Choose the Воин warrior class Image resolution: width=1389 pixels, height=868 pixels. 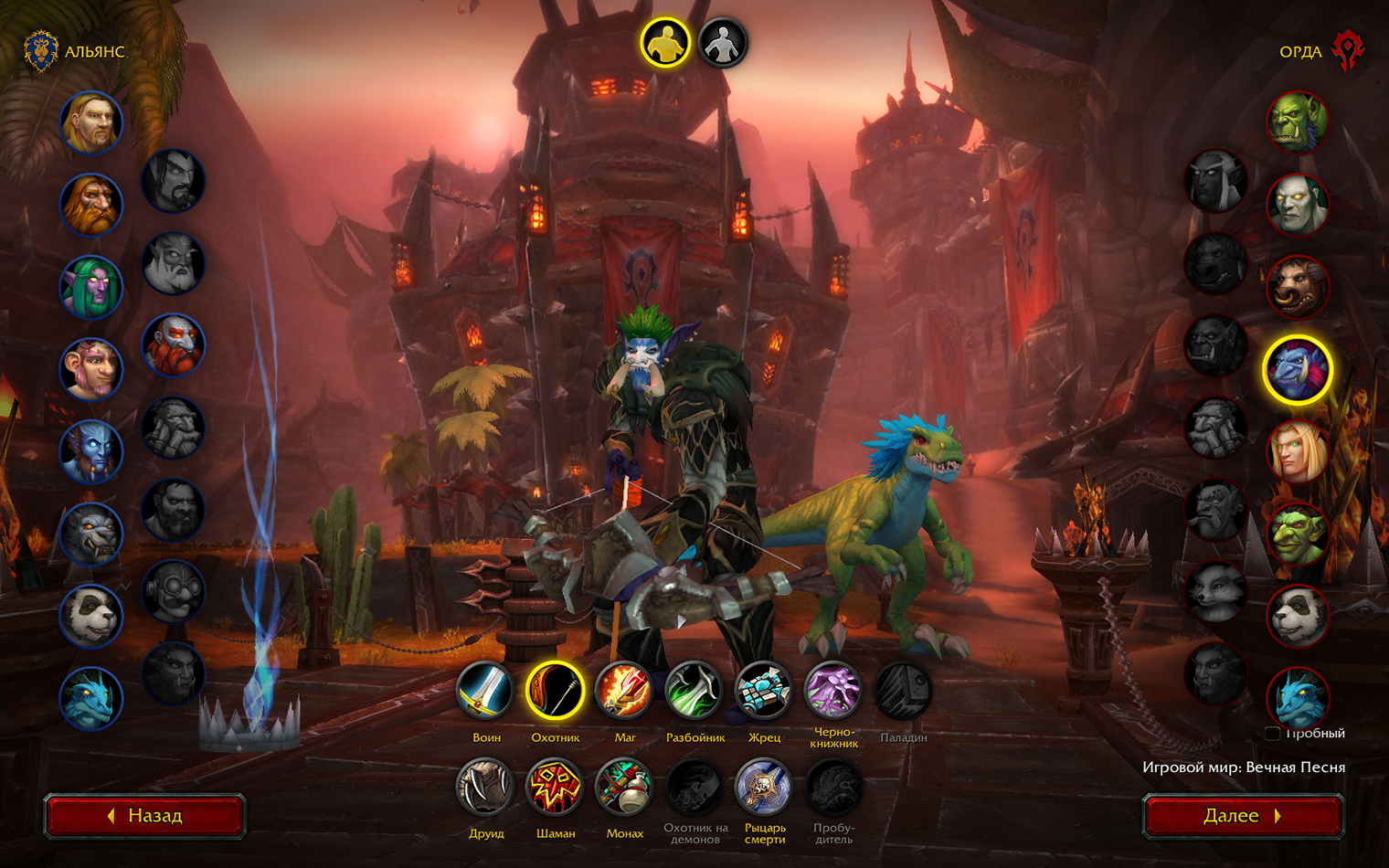coord(485,692)
